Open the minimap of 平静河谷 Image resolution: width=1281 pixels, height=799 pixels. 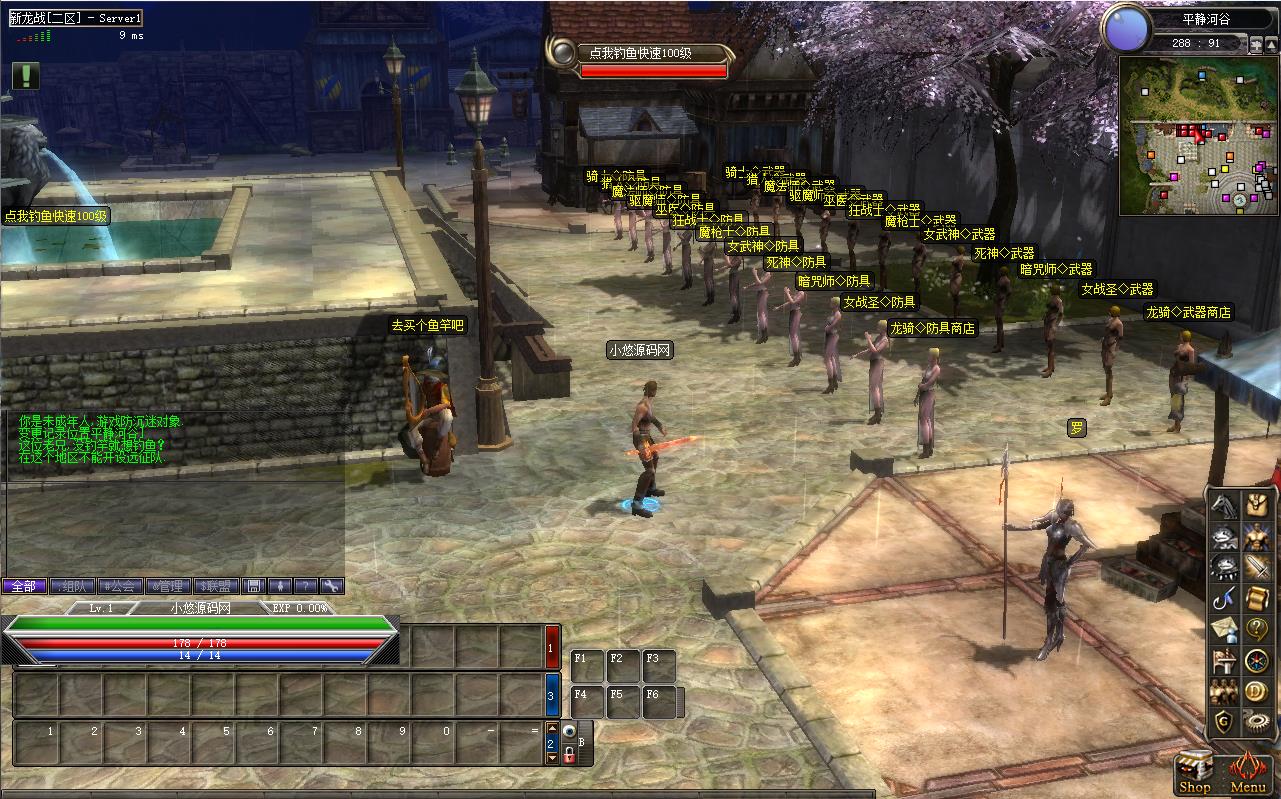click(1198, 135)
